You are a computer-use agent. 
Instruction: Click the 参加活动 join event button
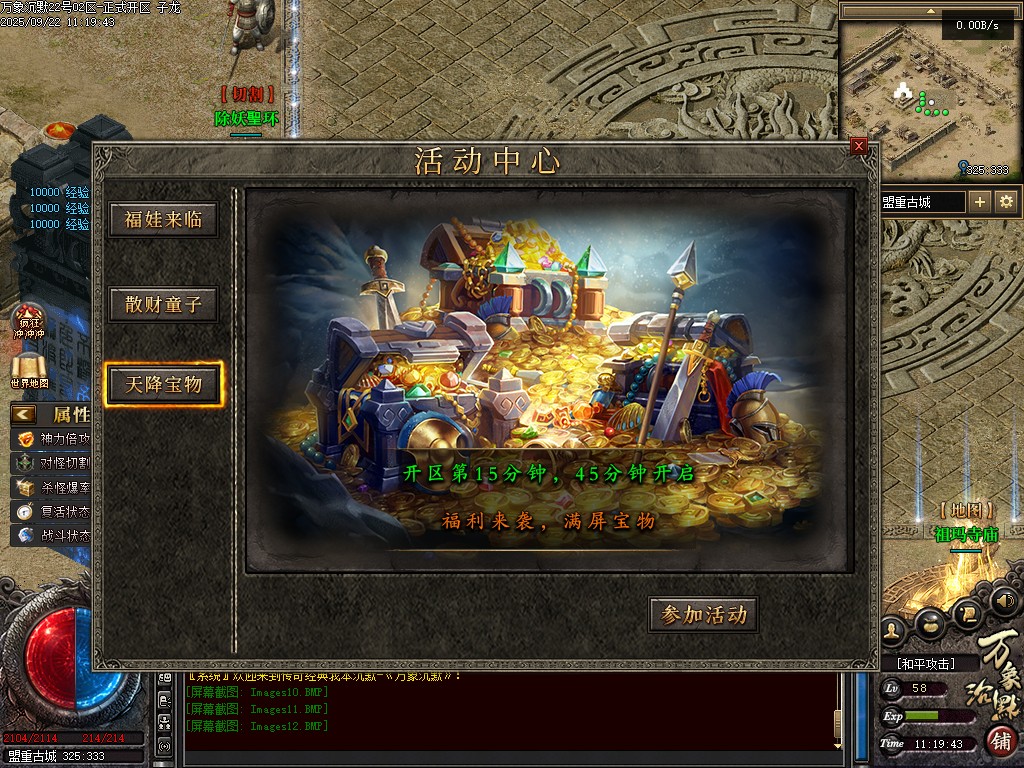click(703, 615)
